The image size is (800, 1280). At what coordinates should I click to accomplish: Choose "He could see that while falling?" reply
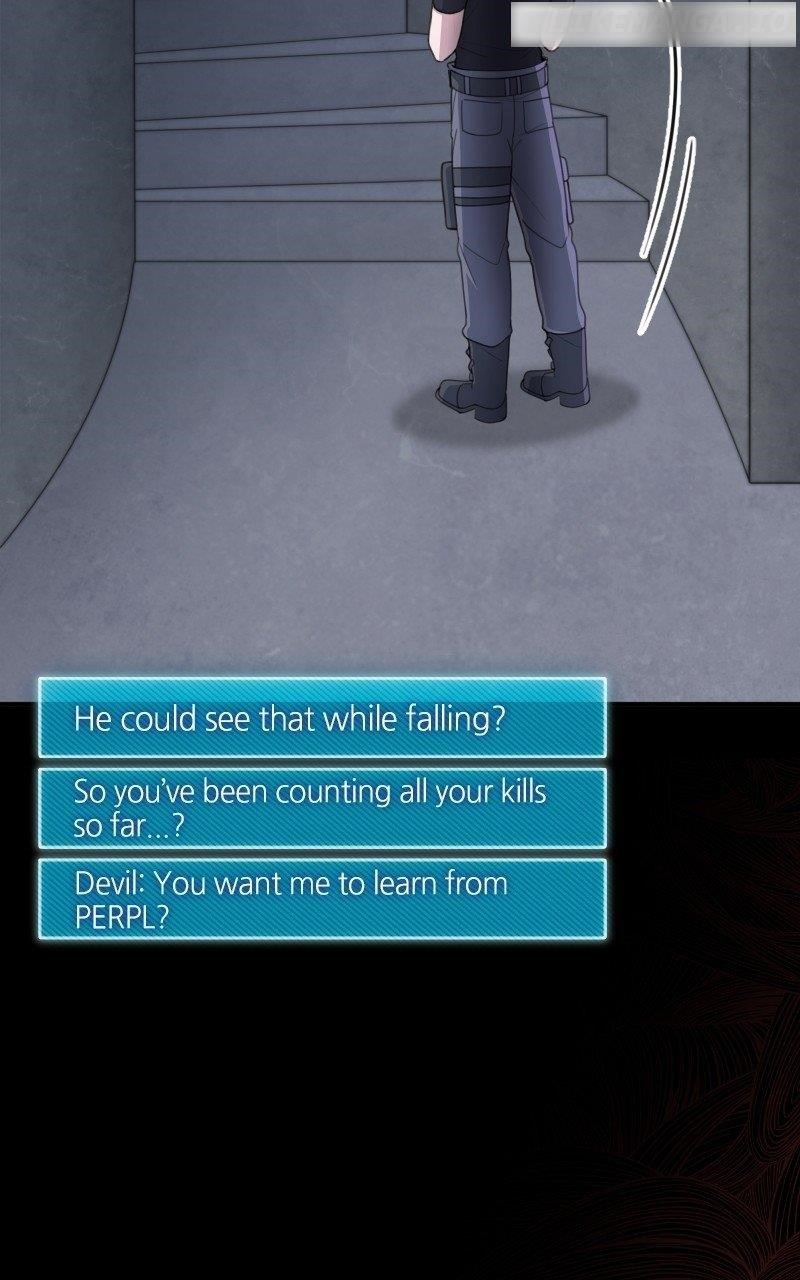pos(322,718)
